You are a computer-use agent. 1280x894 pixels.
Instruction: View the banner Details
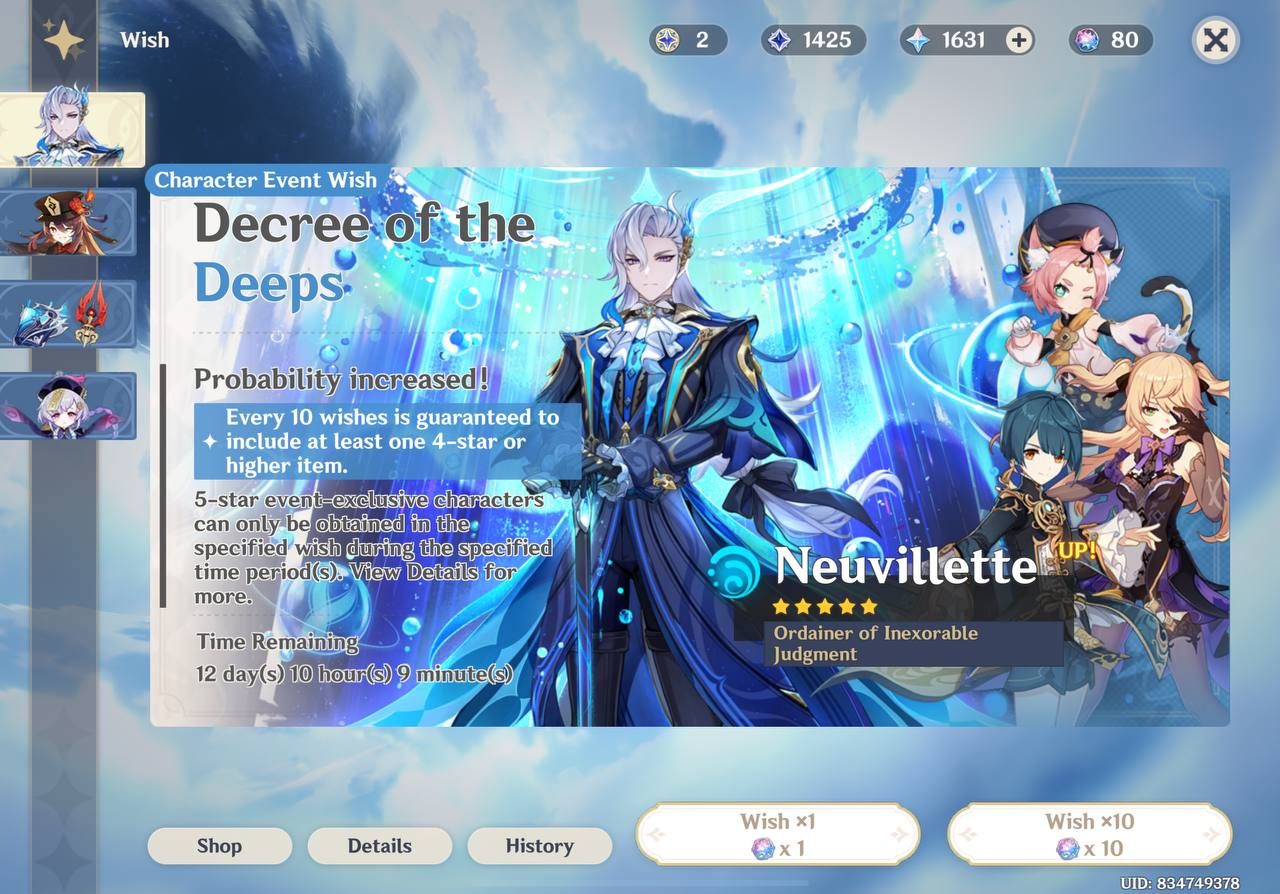[380, 846]
